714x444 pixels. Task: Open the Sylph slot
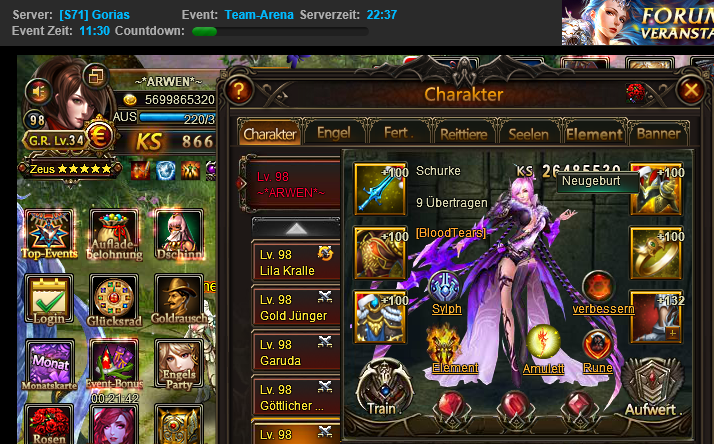446,289
